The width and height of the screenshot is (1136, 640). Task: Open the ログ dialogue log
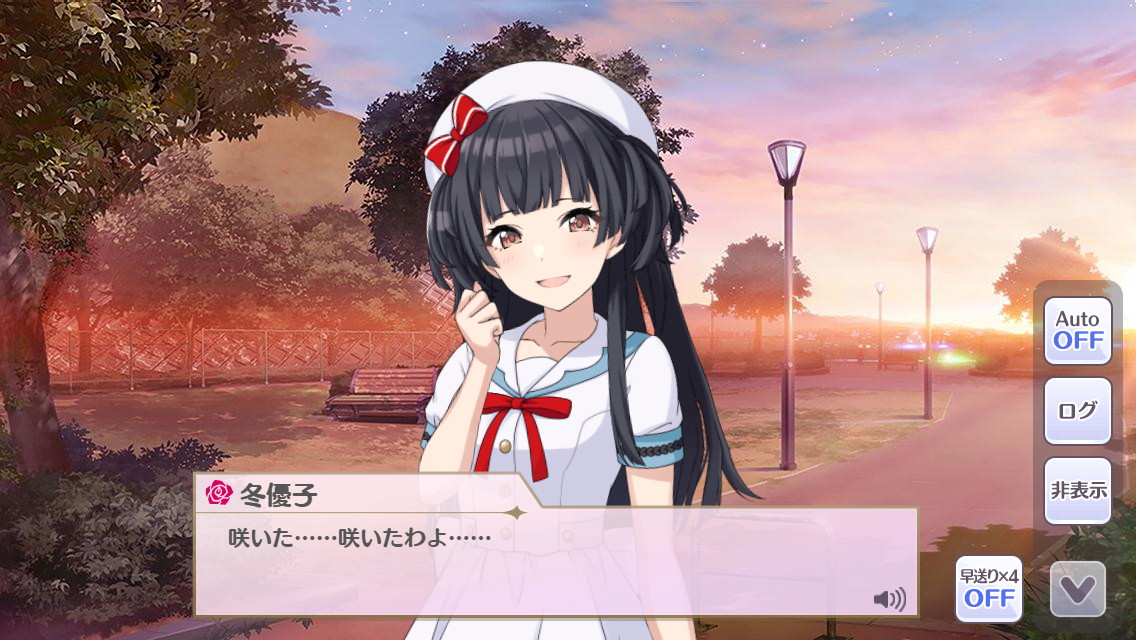click(1078, 410)
